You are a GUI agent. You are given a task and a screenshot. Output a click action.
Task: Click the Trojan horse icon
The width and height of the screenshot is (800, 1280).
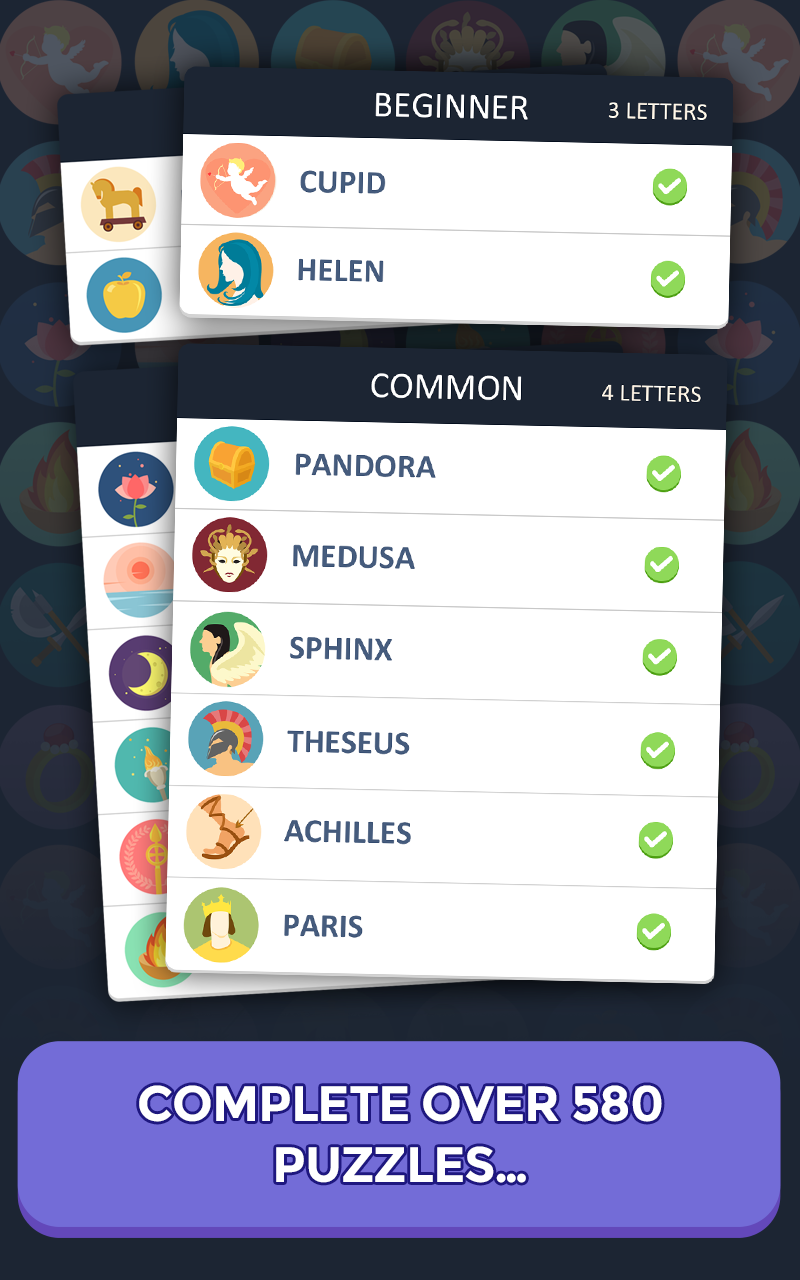point(118,204)
